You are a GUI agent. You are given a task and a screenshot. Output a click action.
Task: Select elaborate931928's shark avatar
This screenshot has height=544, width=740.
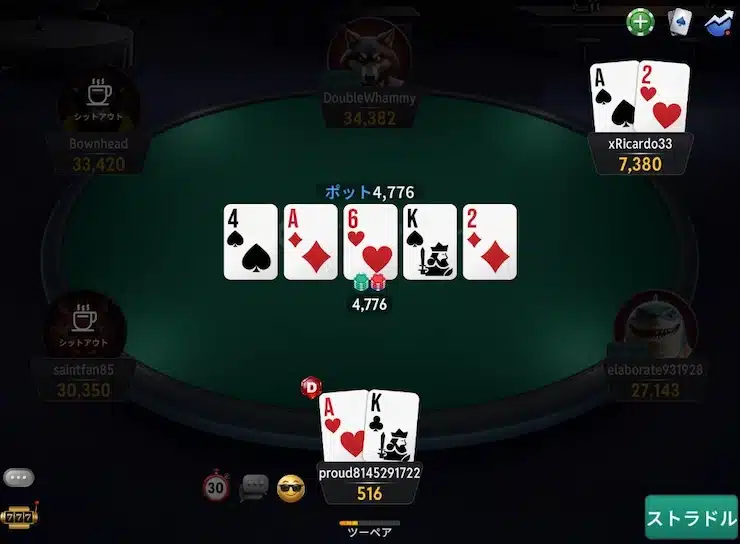coord(654,328)
